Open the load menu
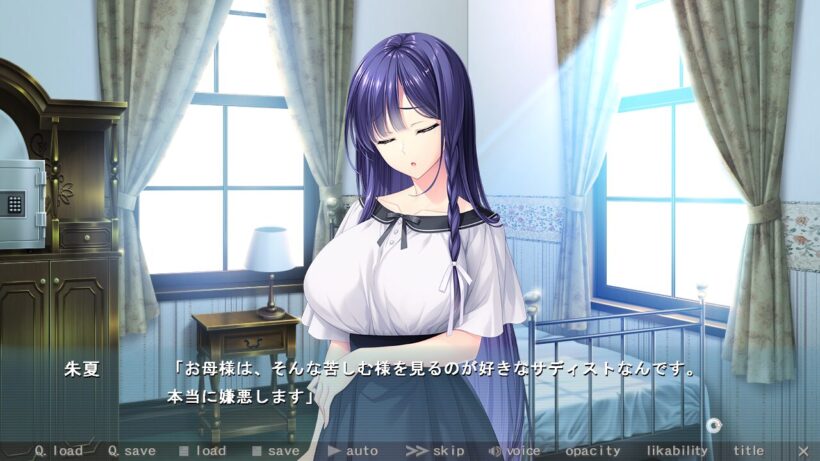The width and height of the screenshot is (820, 461). coord(202,451)
